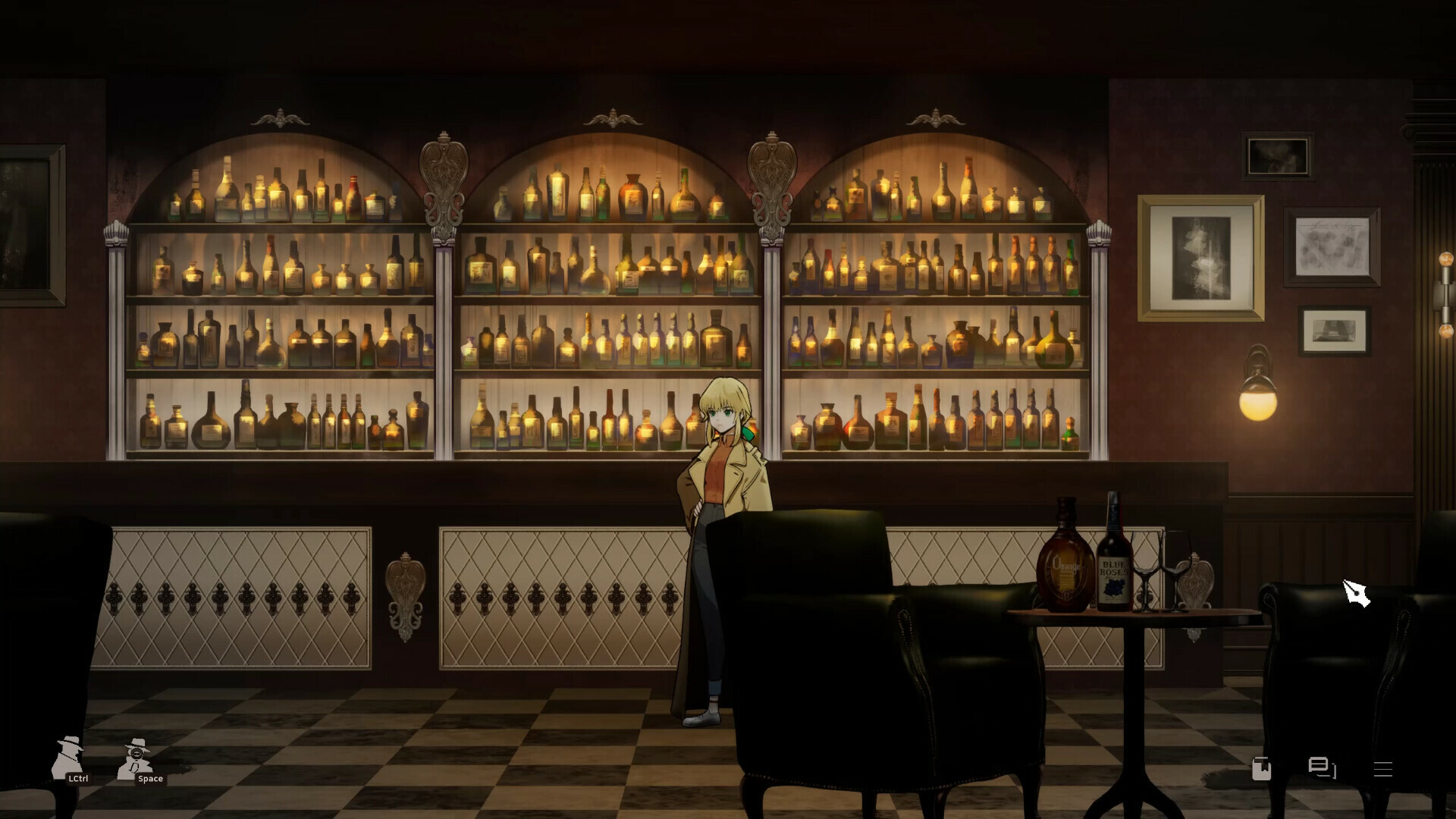Click the Space keybind label
This screenshot has height=819, width=1456.
click(150, 778)
